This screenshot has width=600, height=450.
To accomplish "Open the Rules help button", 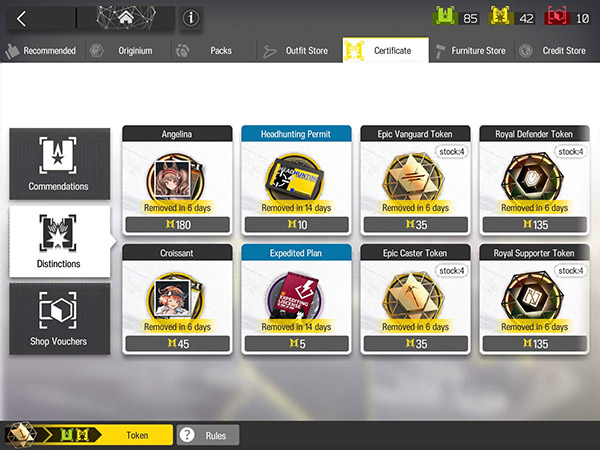I will click(208, 435).
